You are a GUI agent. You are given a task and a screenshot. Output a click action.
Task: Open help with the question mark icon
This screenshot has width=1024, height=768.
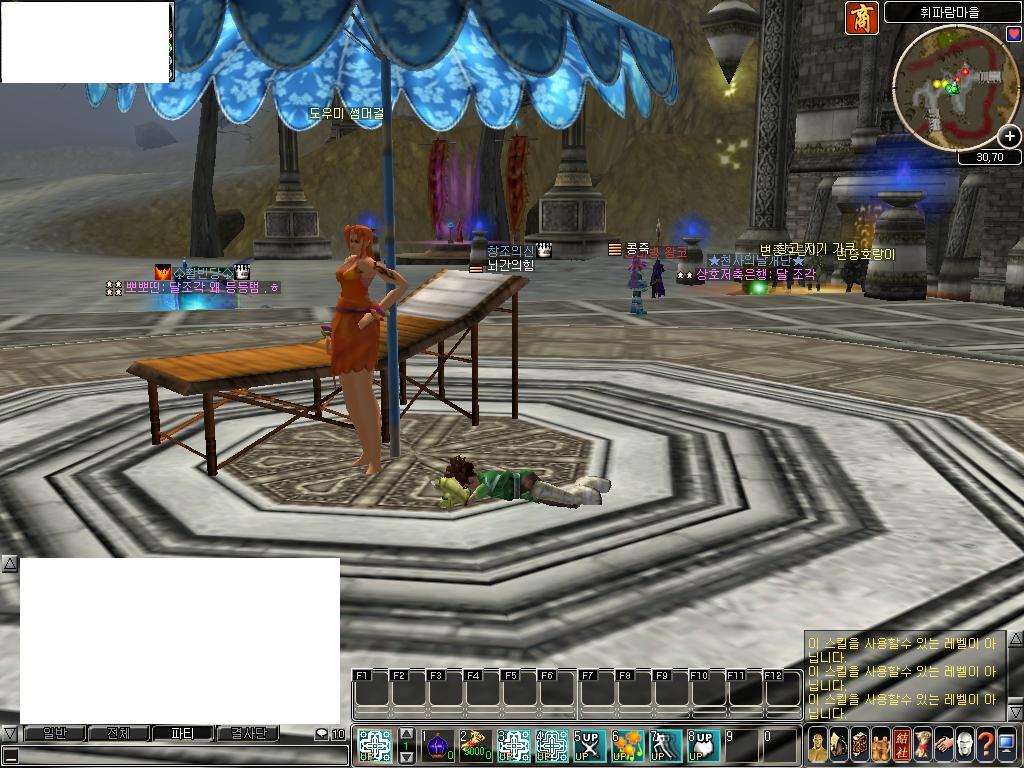pos(986,745)
